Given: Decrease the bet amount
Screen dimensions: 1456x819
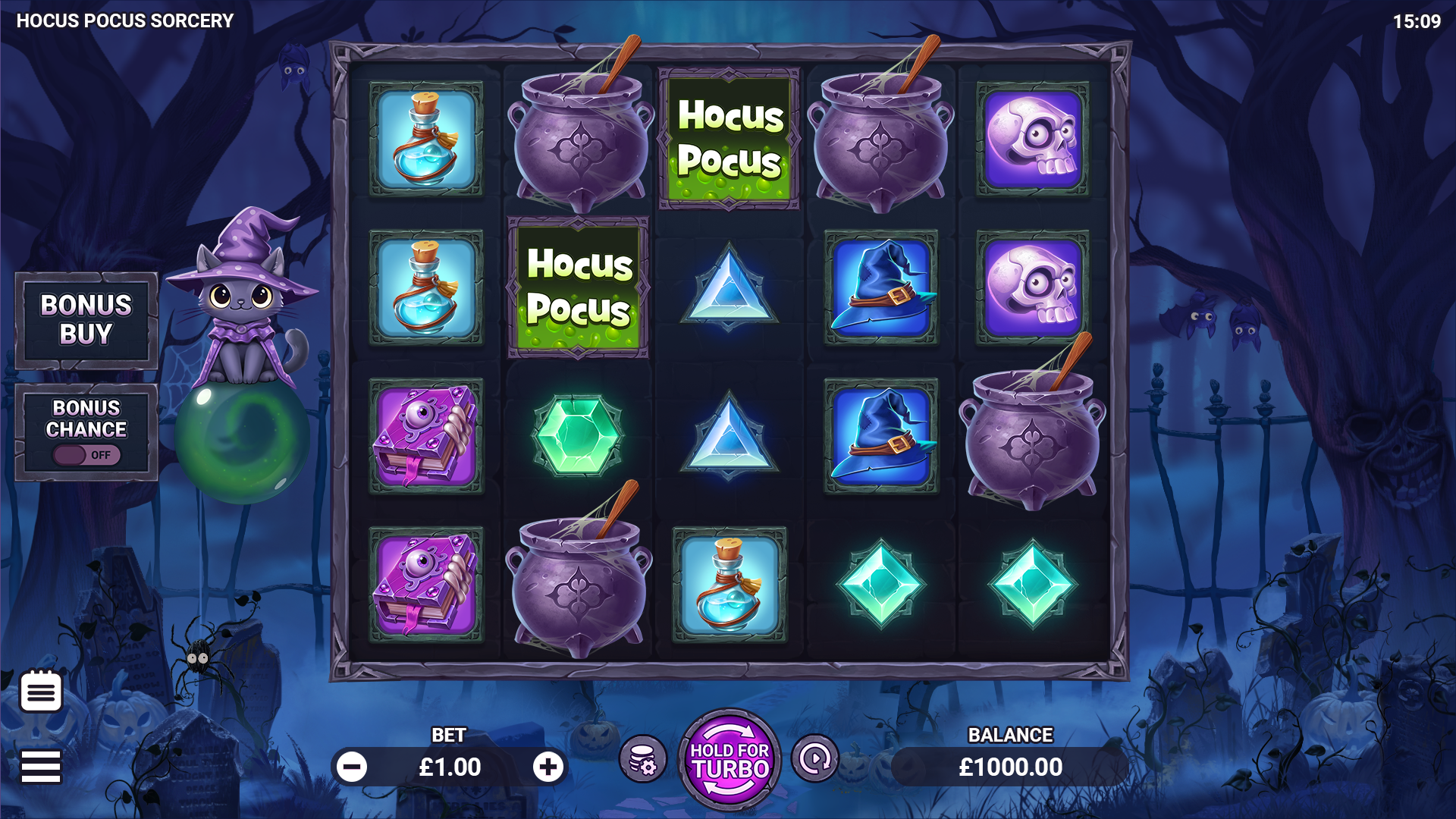Looking at the screenshot, I should pos(352,767).
